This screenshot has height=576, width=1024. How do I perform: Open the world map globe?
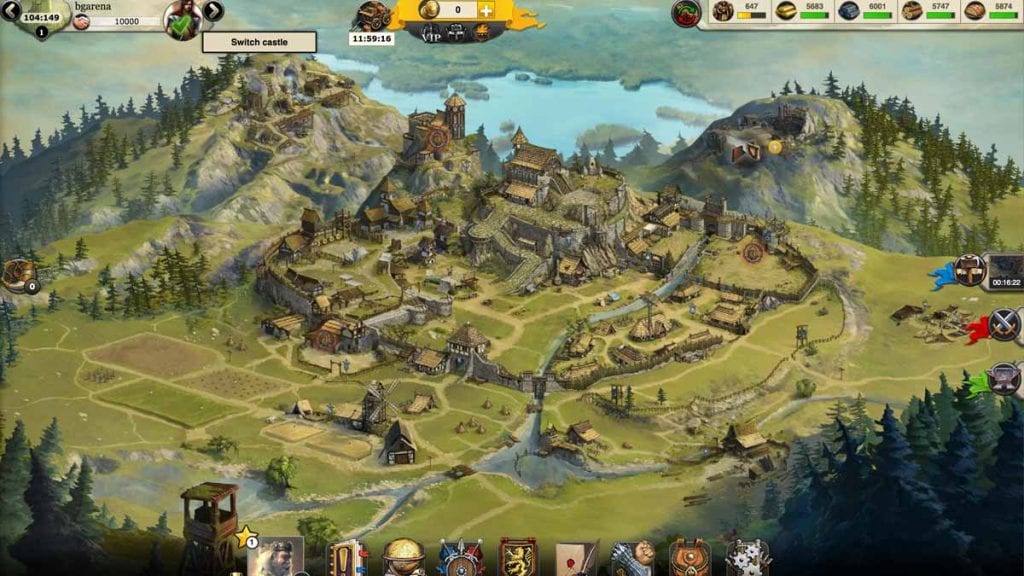[x=403, y=557]
